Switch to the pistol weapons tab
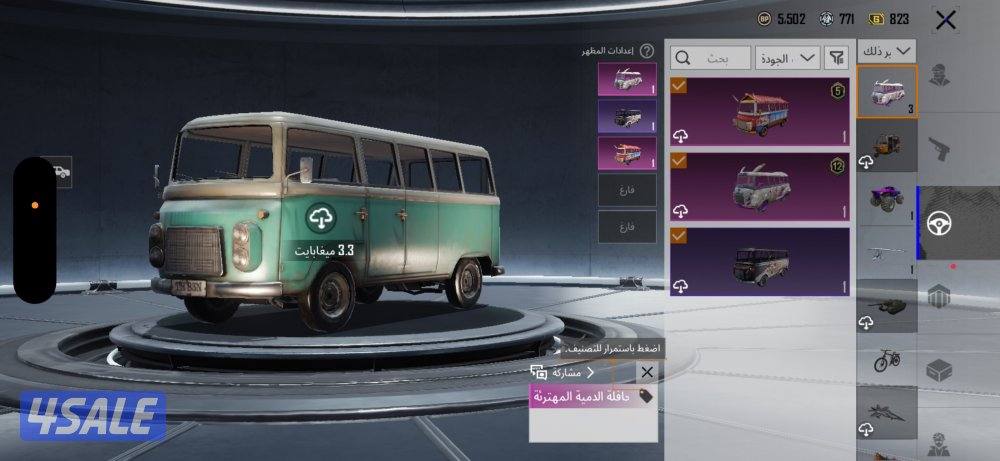 [938, 150]
